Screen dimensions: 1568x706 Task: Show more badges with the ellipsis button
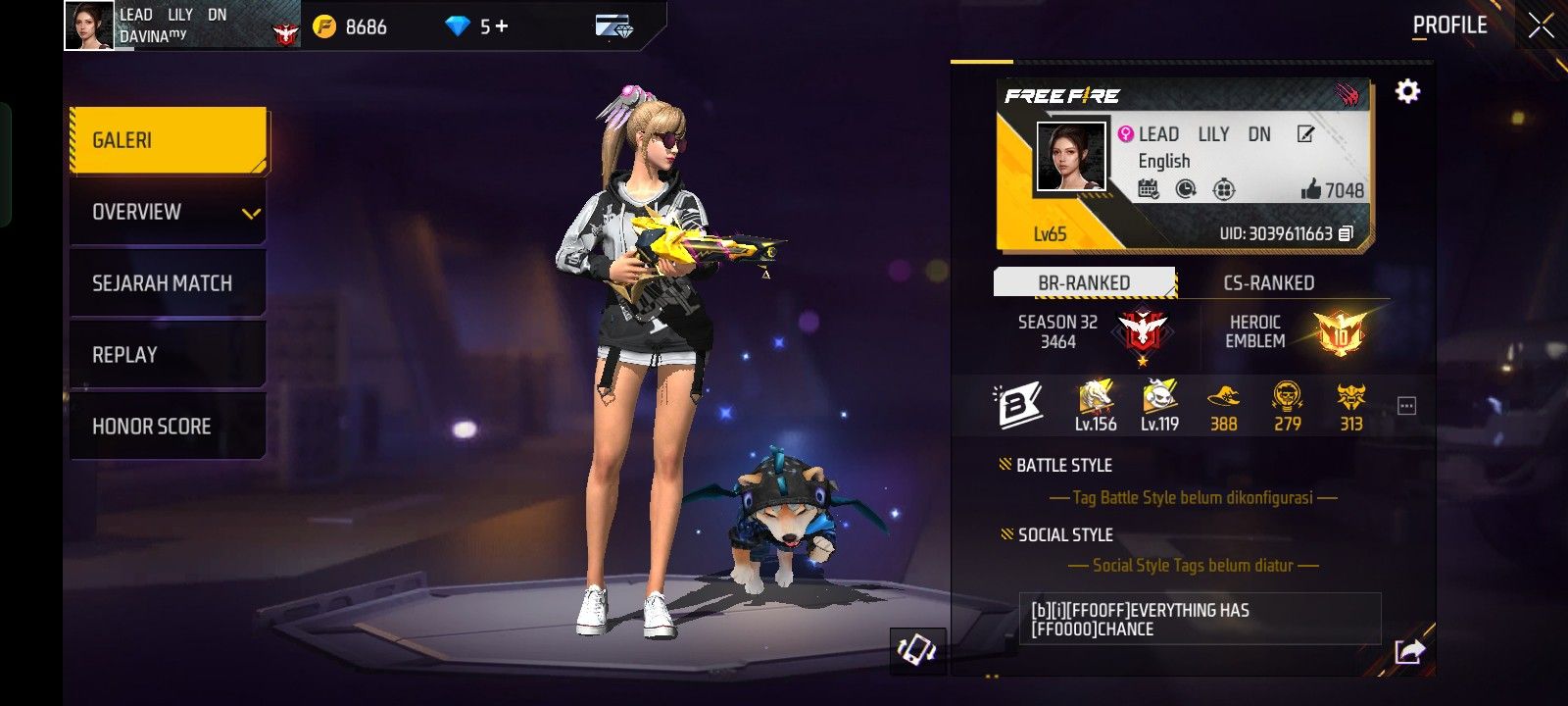(x=1406, y=406)
